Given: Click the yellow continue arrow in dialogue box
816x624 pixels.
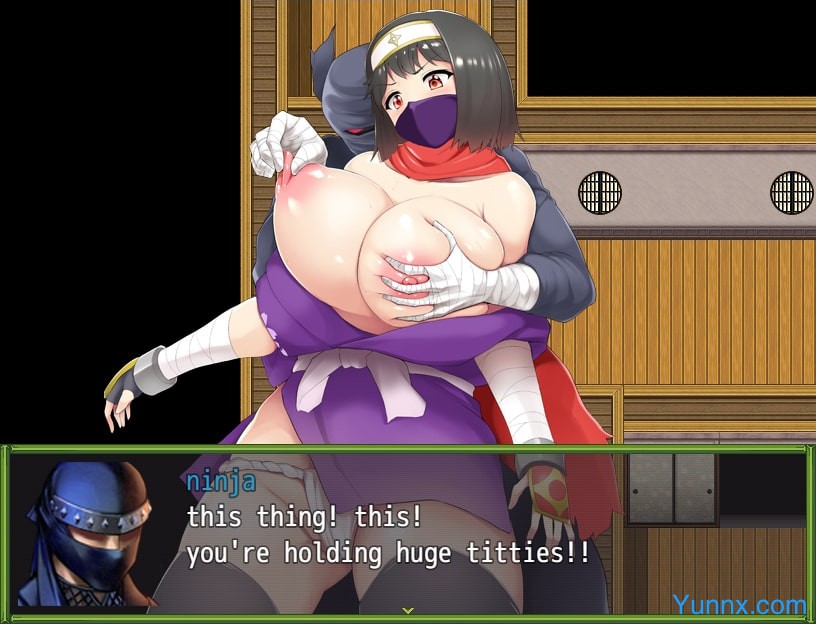Looking at the screenshot, I should [407, 609].
